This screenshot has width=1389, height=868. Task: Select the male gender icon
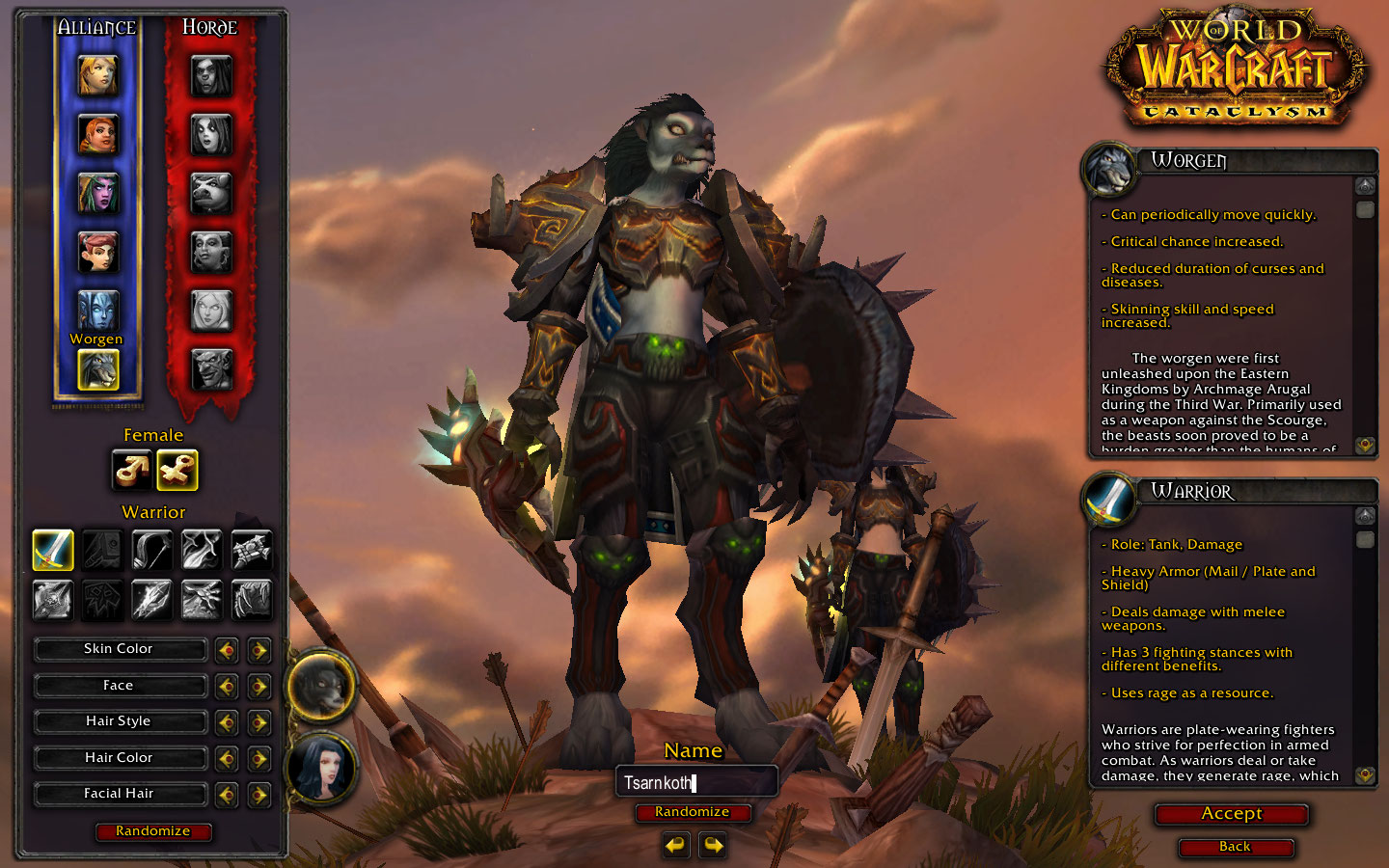pyautogui.click(x=131, y=471)
